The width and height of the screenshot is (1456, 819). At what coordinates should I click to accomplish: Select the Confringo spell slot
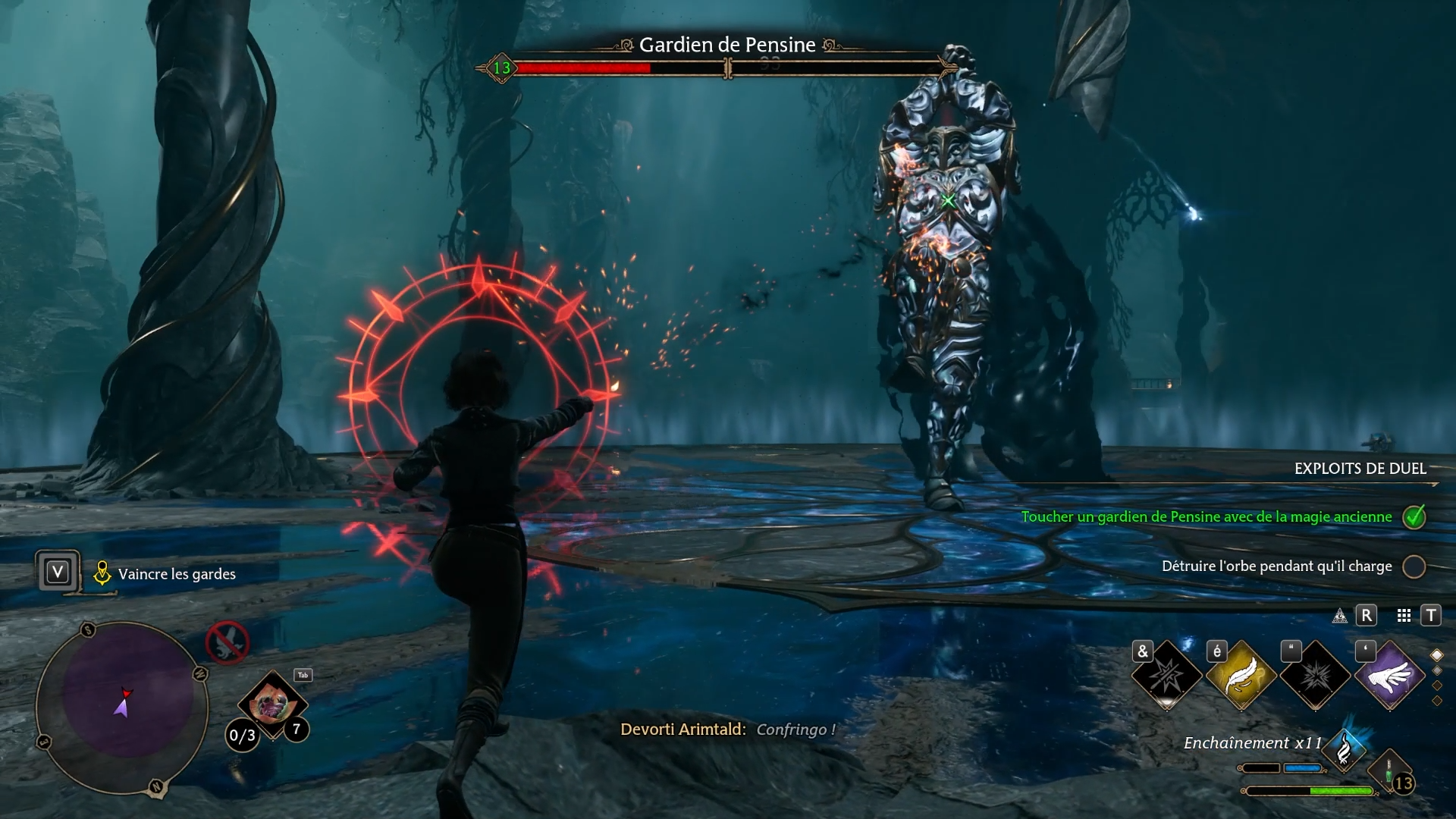[1166, 675]
